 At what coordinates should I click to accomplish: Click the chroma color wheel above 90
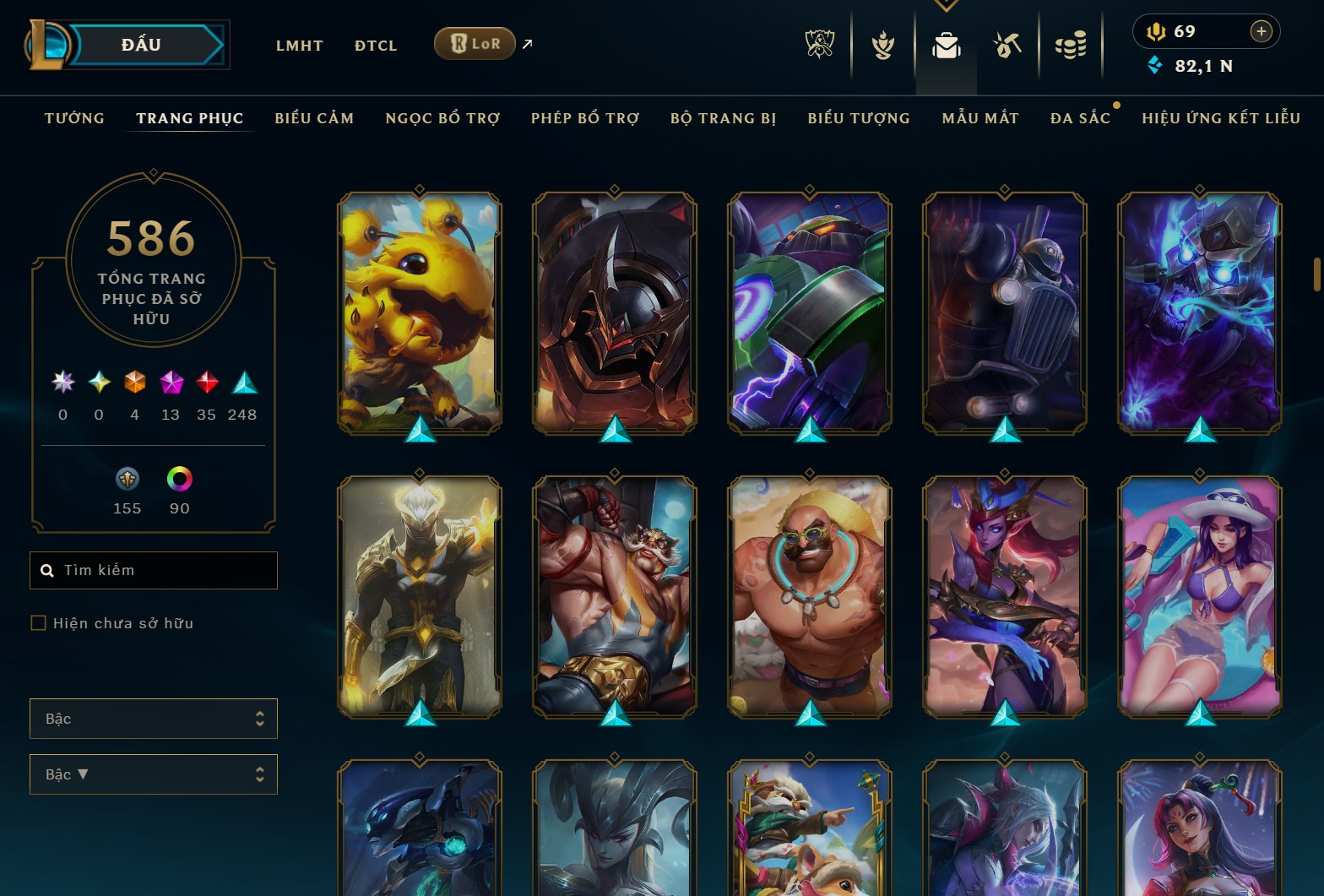pyautogui.click(x=179, y=481)
